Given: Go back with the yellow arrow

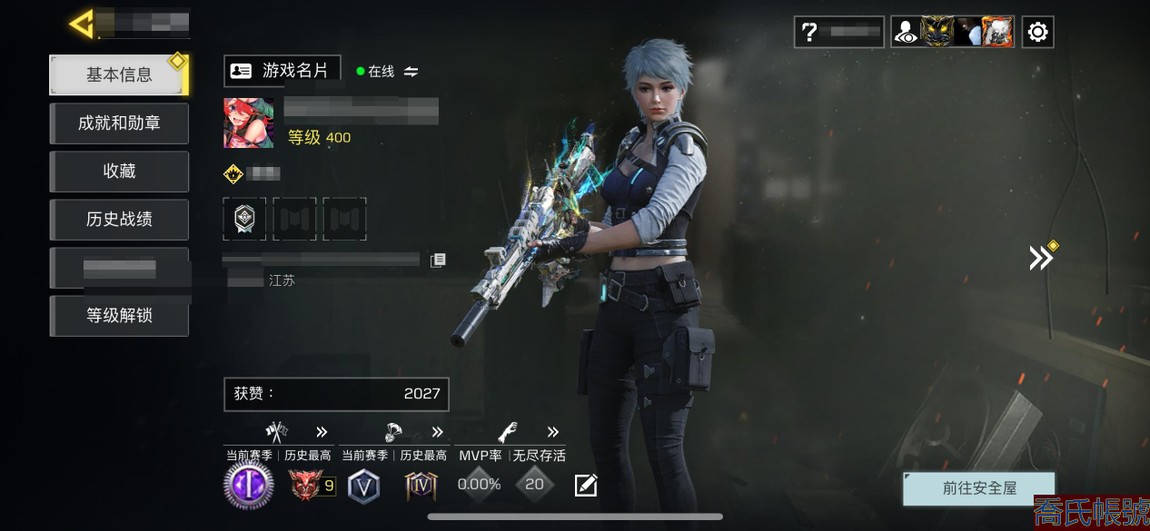Looking at the screenshot, I should click(82, 24).
